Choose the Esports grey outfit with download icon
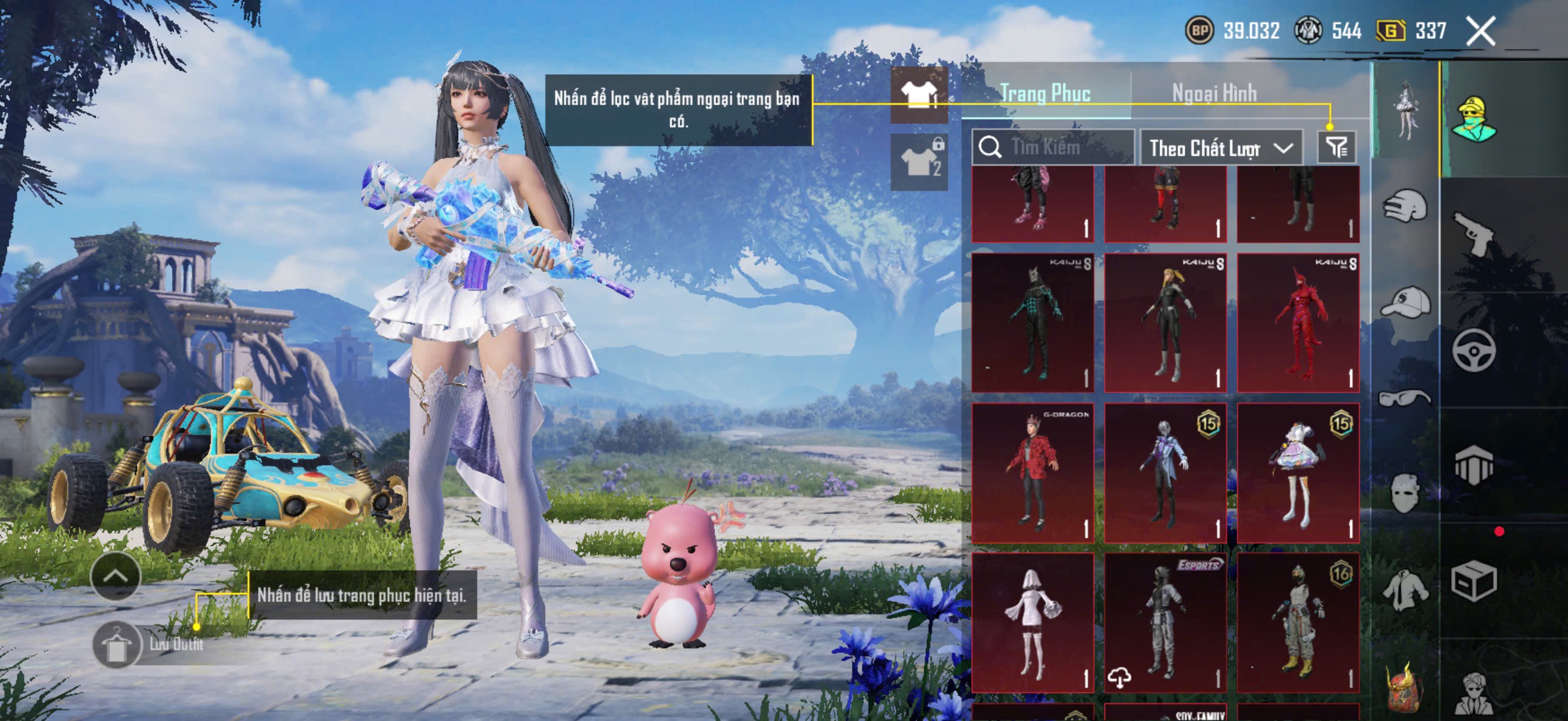1568x721 pixels. pyautogui.click(x=1164, y=622)
